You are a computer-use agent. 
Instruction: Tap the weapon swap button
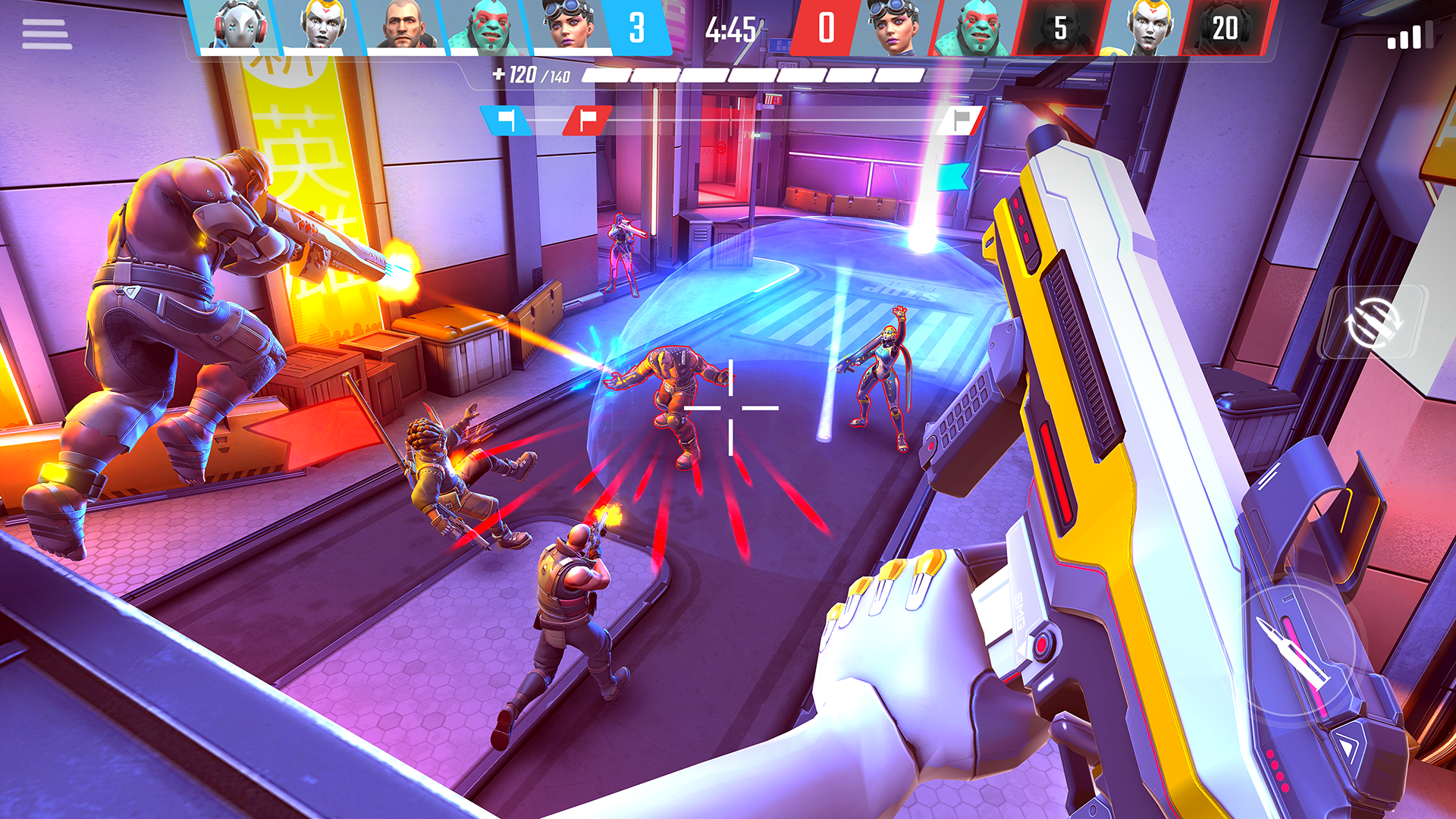(1372, 322)
